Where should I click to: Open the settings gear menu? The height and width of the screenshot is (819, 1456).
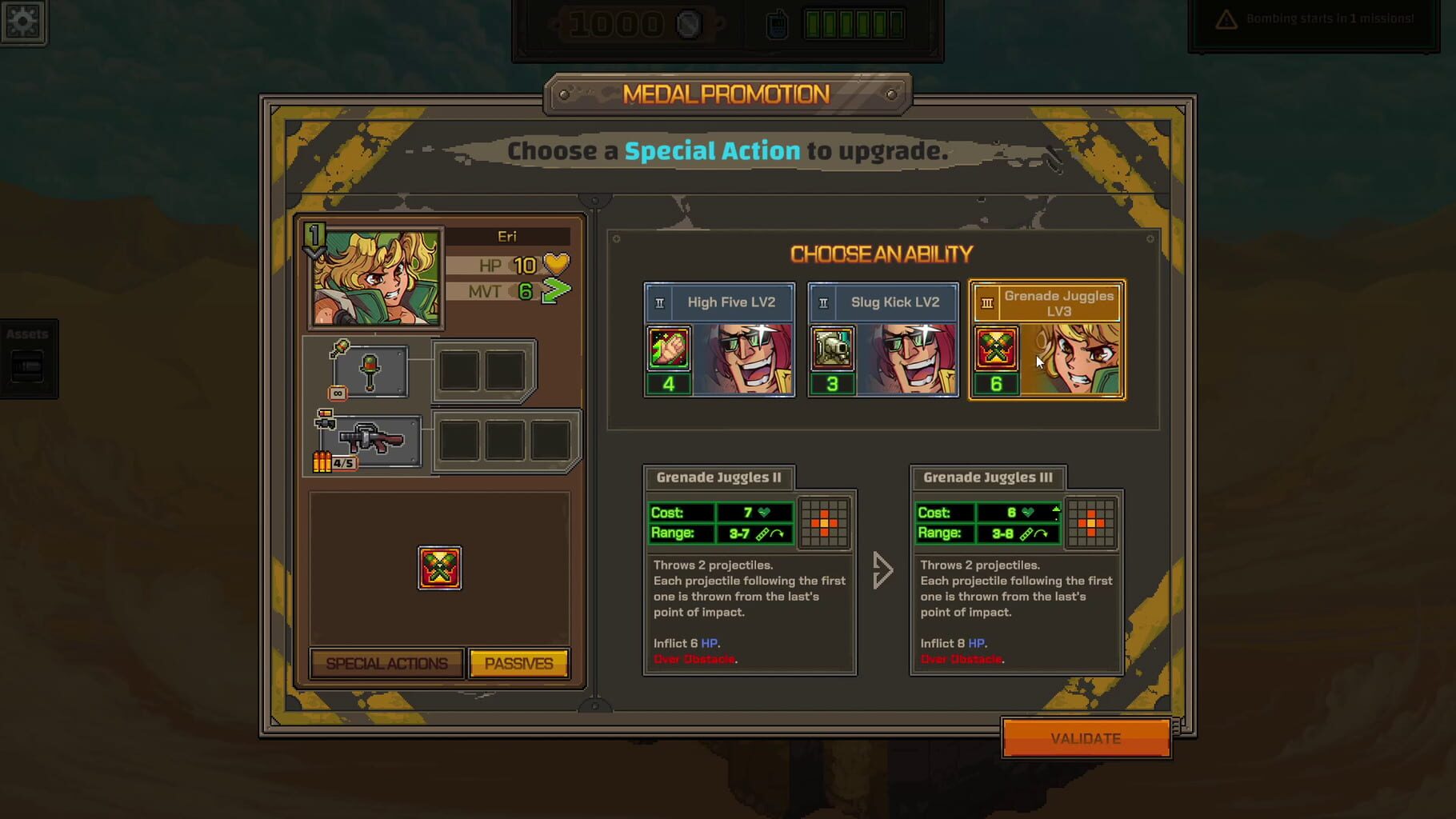[23, 22]
